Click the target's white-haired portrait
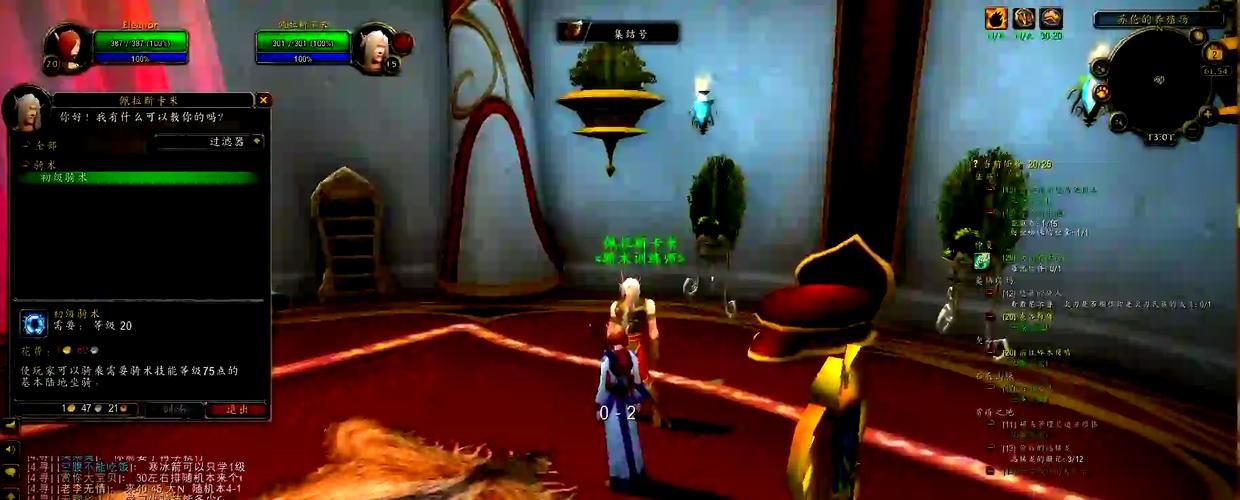This screenshot has width=1240, height=500. pyautogui.click(x=372, y=48)
